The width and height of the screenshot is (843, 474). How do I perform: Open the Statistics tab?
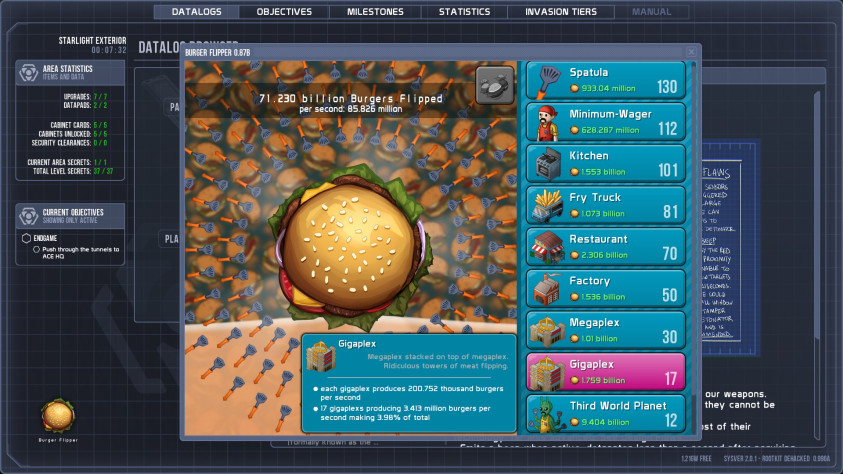pyautogui.click(x=464, y=12)
